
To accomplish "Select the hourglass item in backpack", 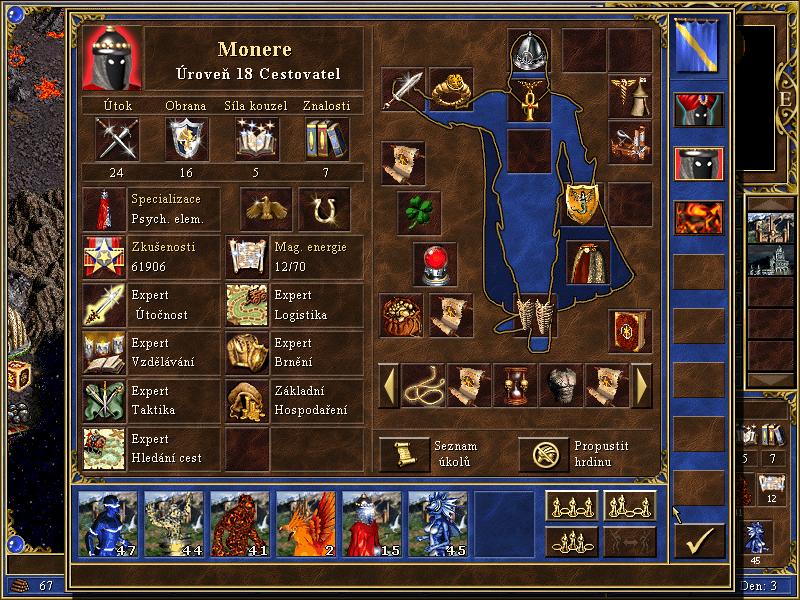I will [515, 384].
